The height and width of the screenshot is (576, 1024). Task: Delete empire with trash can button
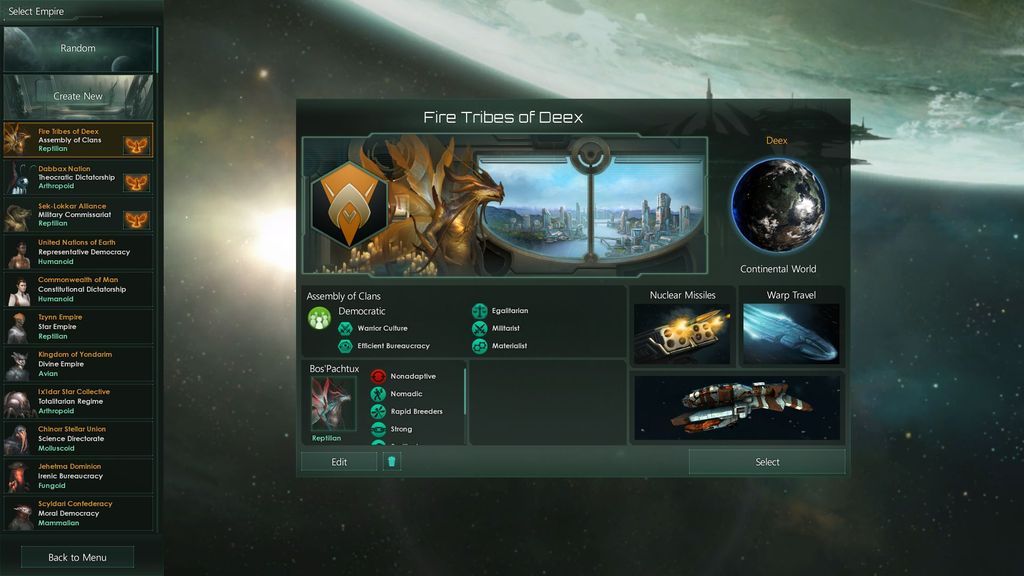pos(392,462)
